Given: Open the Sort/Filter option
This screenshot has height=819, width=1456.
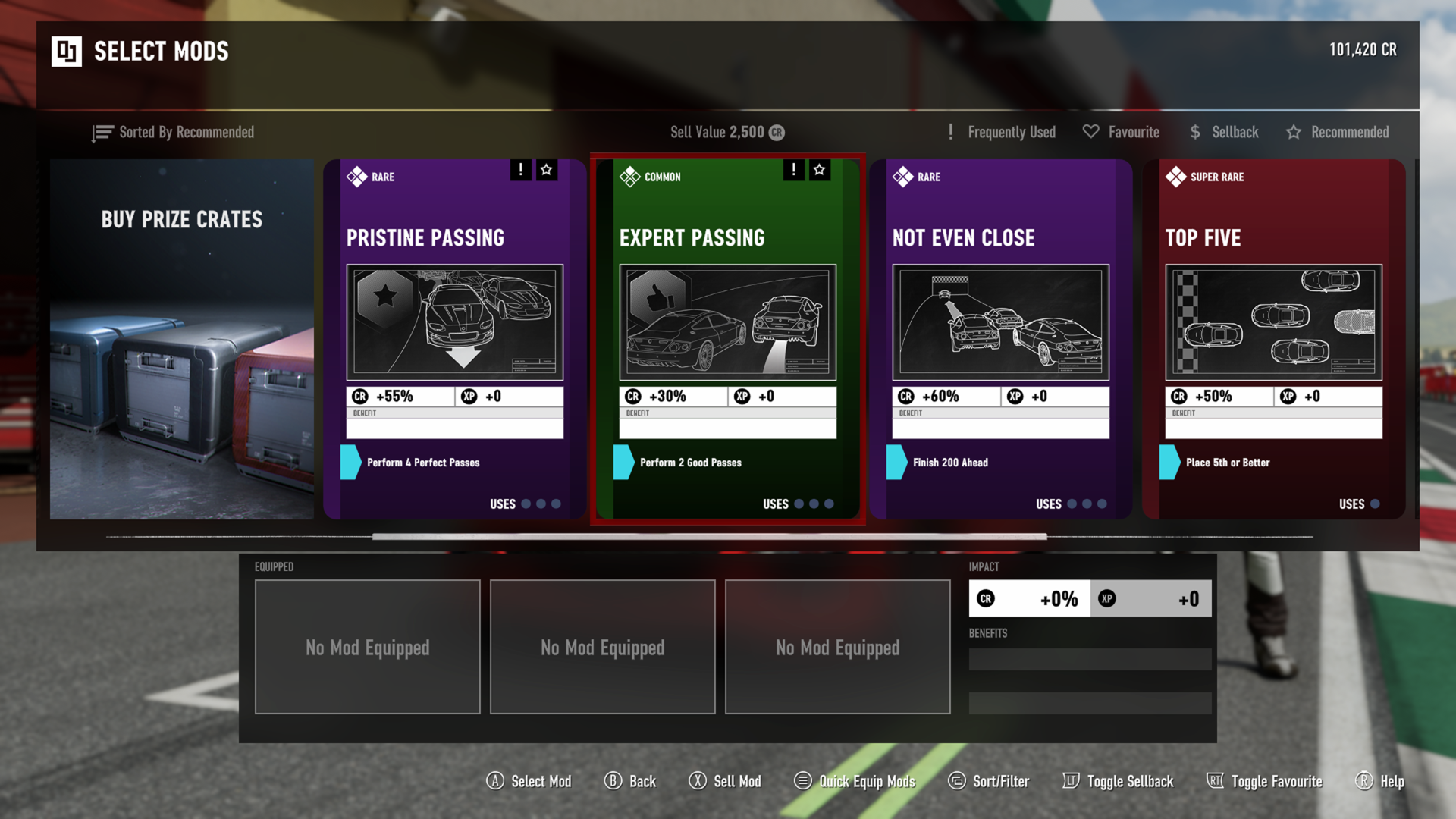Looking at the screenshot, I should 989,781.
